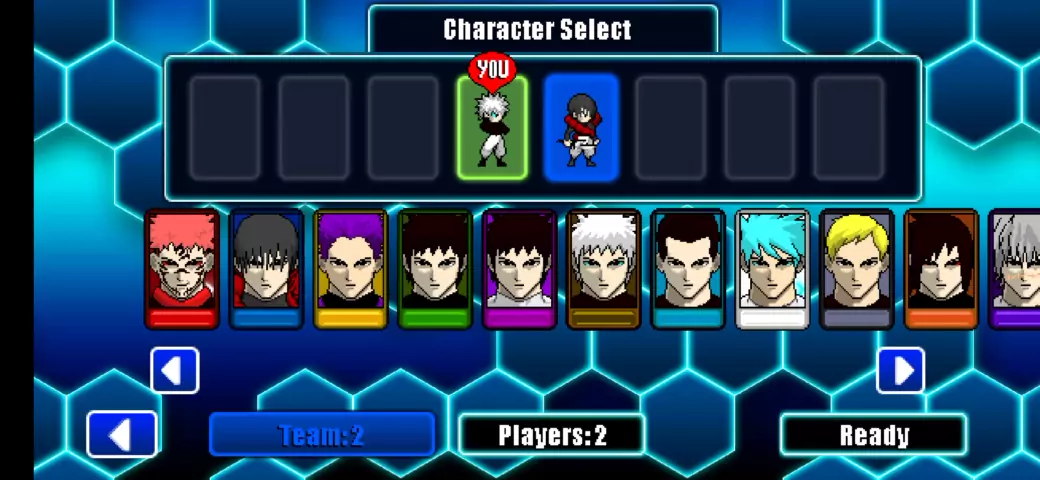Pick the purple-haired character on the yellow card
Viewport: 1040px width, 480px height.
point(350,268)
